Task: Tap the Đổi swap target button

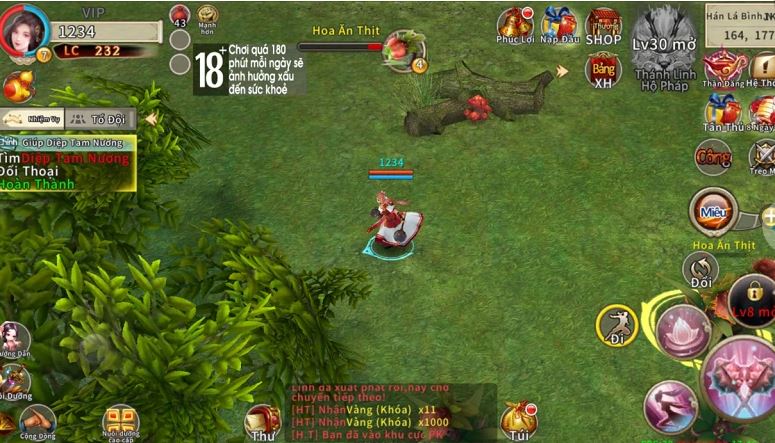Action: 701,270
